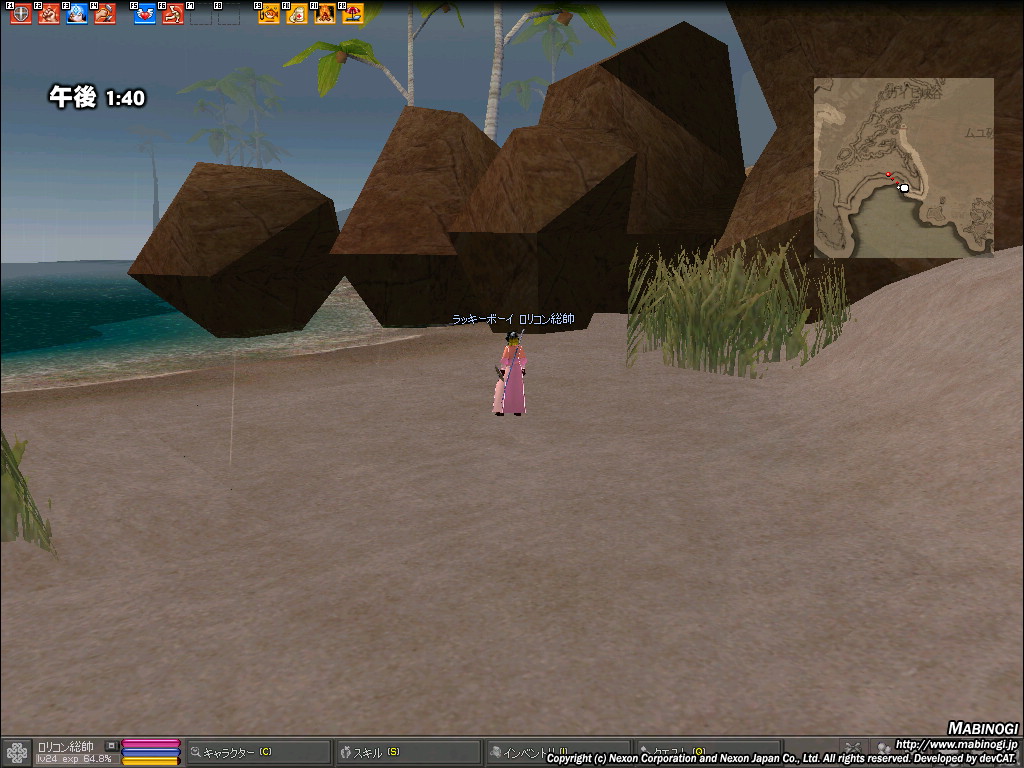Select the F3 blue magic skill icon
The width and height of the screenshot is (1024, 768).
tap(76, 14)
